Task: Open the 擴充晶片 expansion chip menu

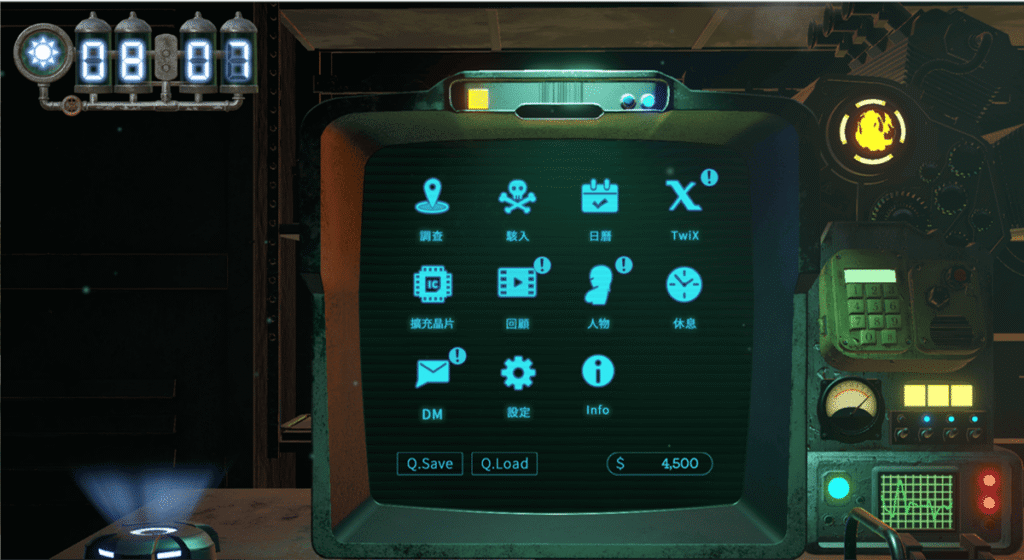Action: [x=432, y=286]
